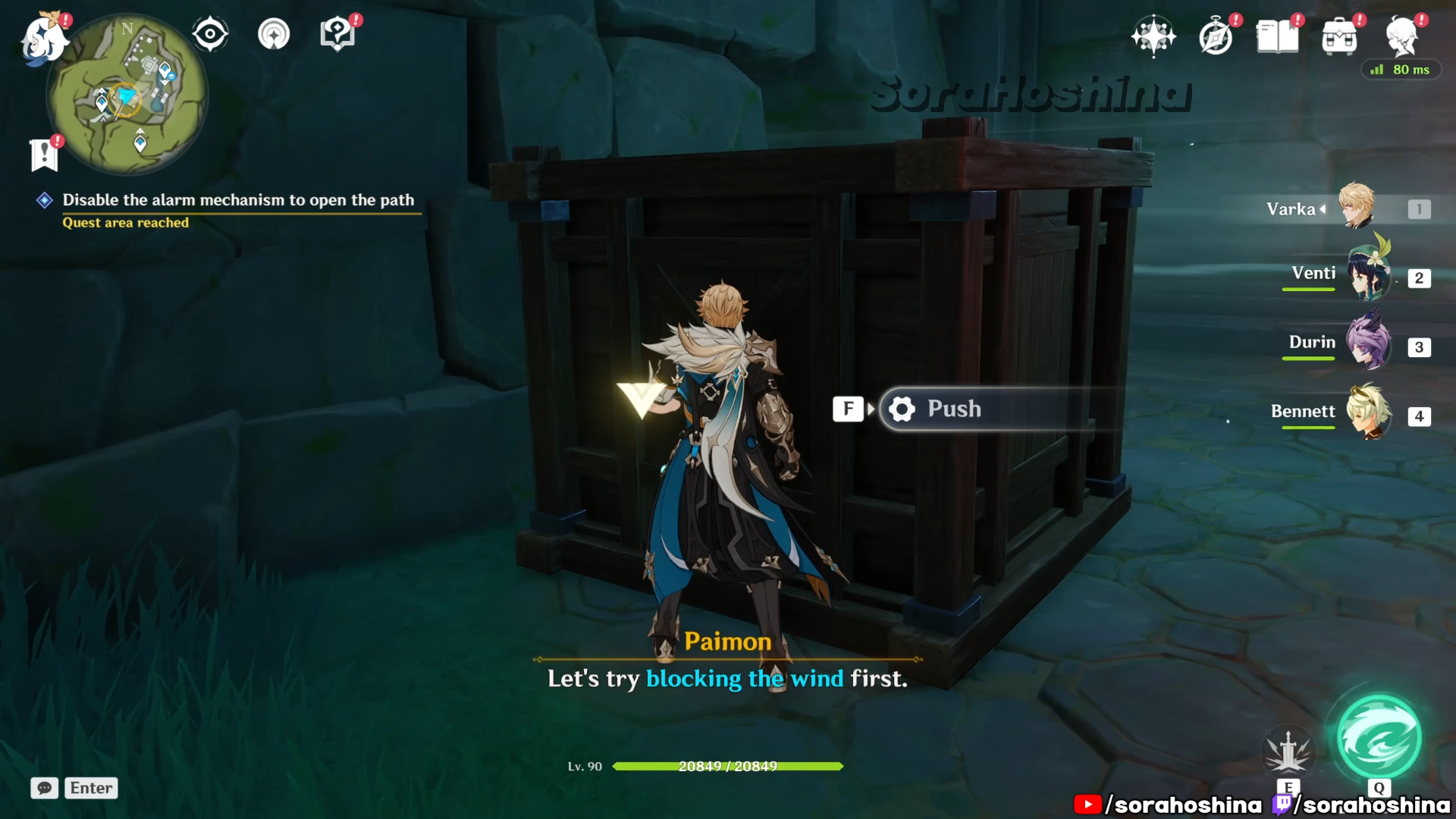Switch to Durin in the party list

pos(1367,345)
